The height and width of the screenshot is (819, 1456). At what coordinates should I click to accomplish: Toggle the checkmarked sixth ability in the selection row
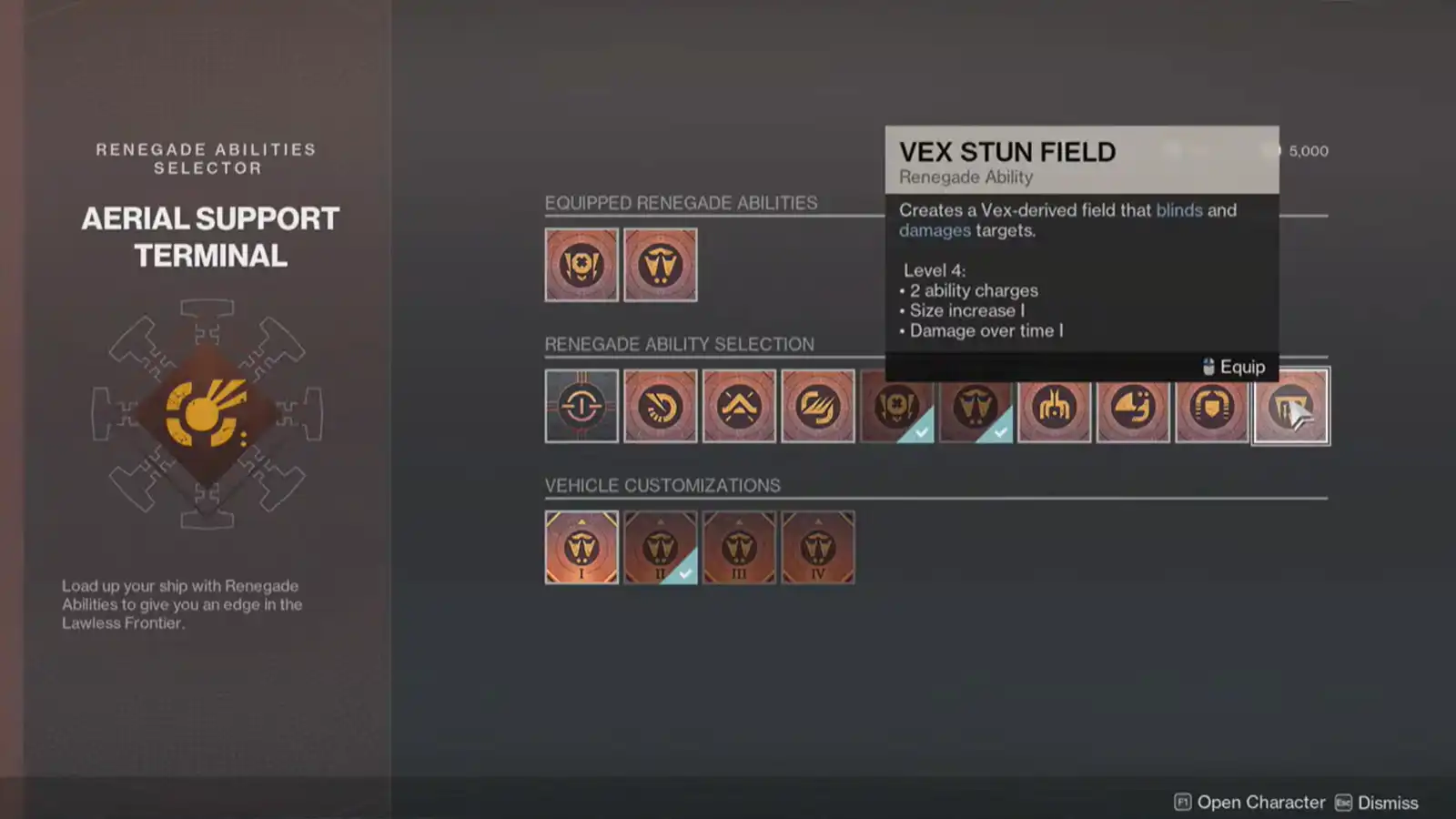coord(976,407)
